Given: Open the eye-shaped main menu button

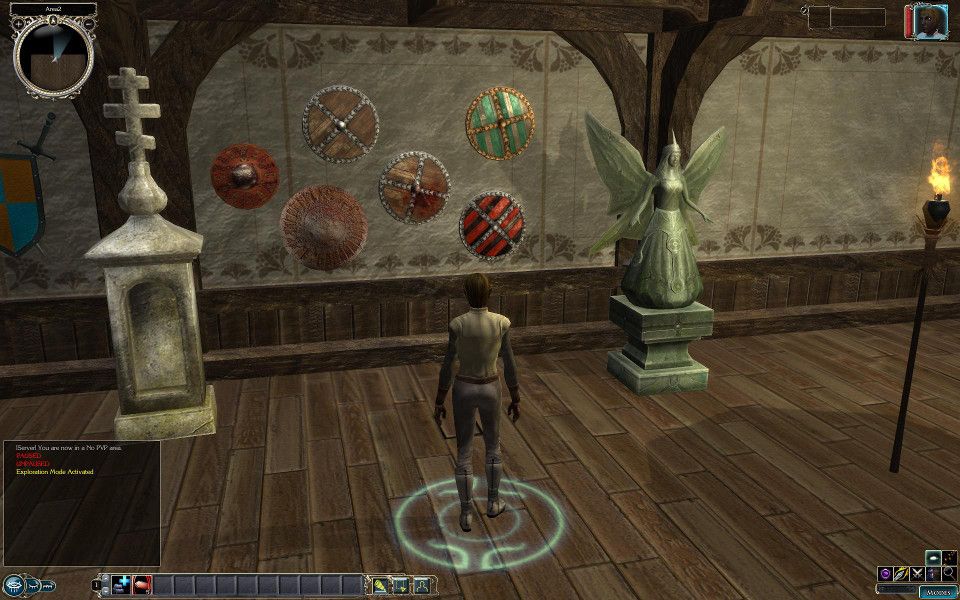Looking at the screenshot, I should pos(15,585).
